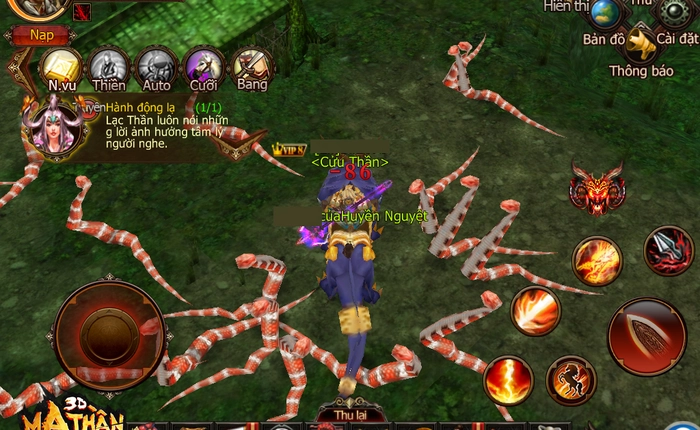
Task: Open the N.vu quest menu
Action: click(62, 69)
